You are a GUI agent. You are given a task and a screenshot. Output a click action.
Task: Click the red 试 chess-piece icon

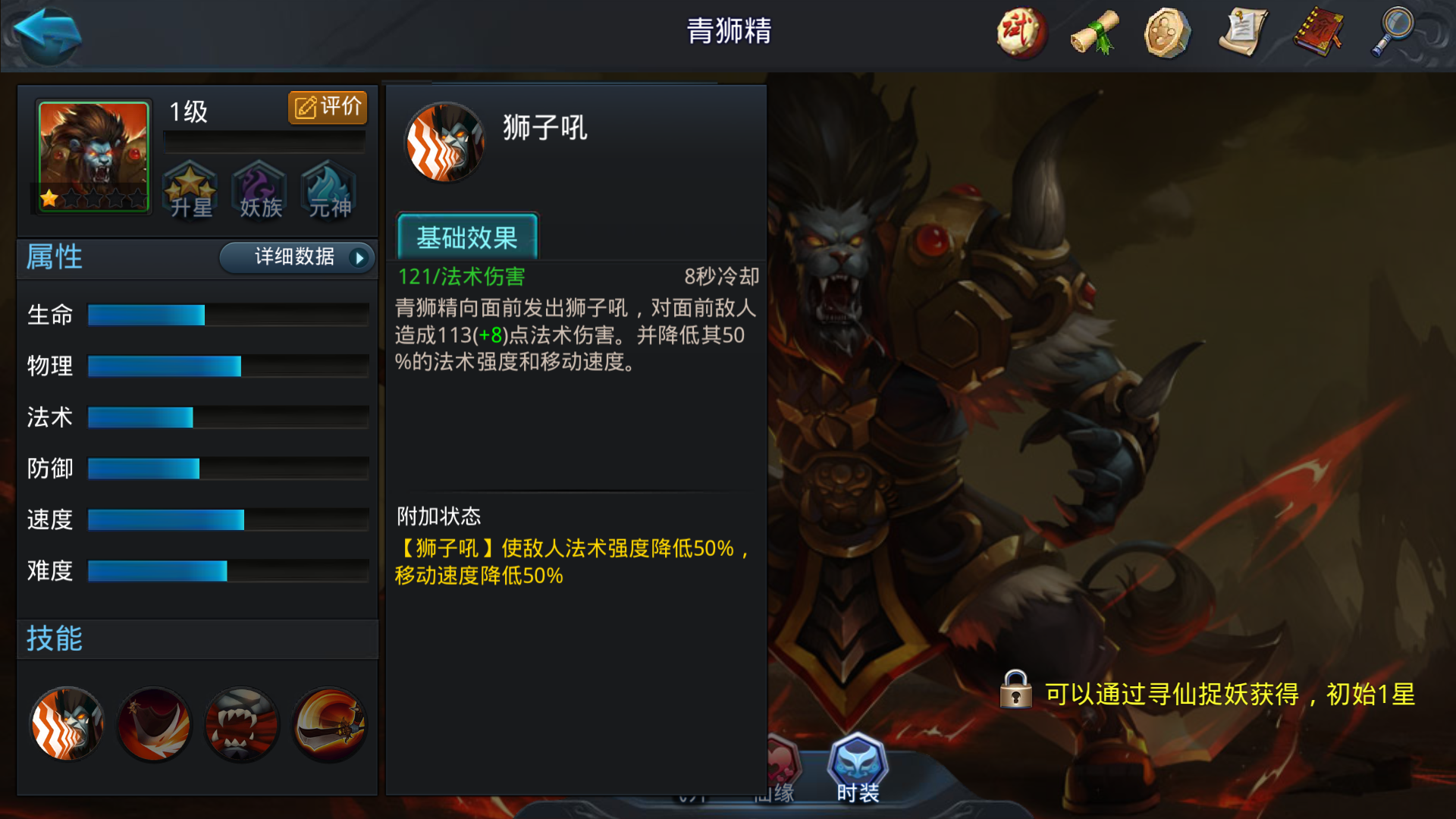tap(1020, 33)
